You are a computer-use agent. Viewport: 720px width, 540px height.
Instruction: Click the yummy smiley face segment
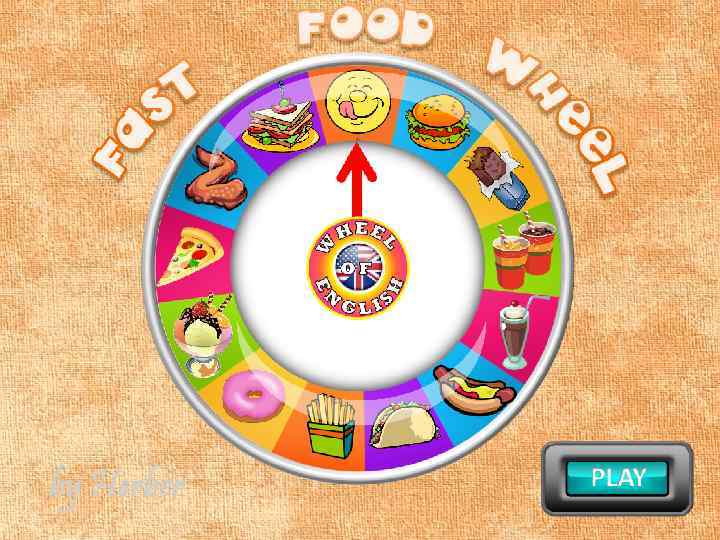click(355, 97)
